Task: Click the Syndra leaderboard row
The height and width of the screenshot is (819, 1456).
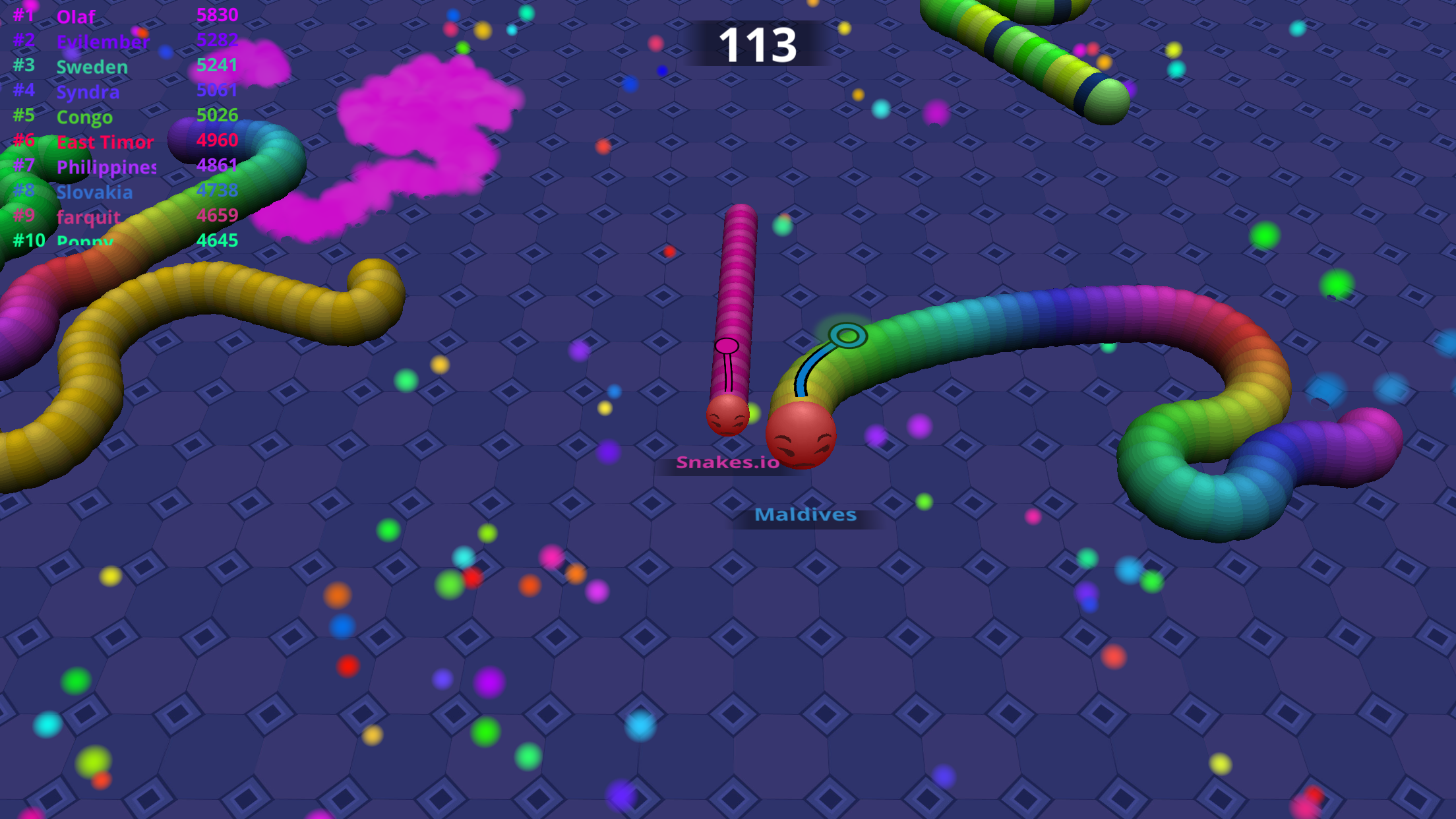Action: click(x=88, y=92)
